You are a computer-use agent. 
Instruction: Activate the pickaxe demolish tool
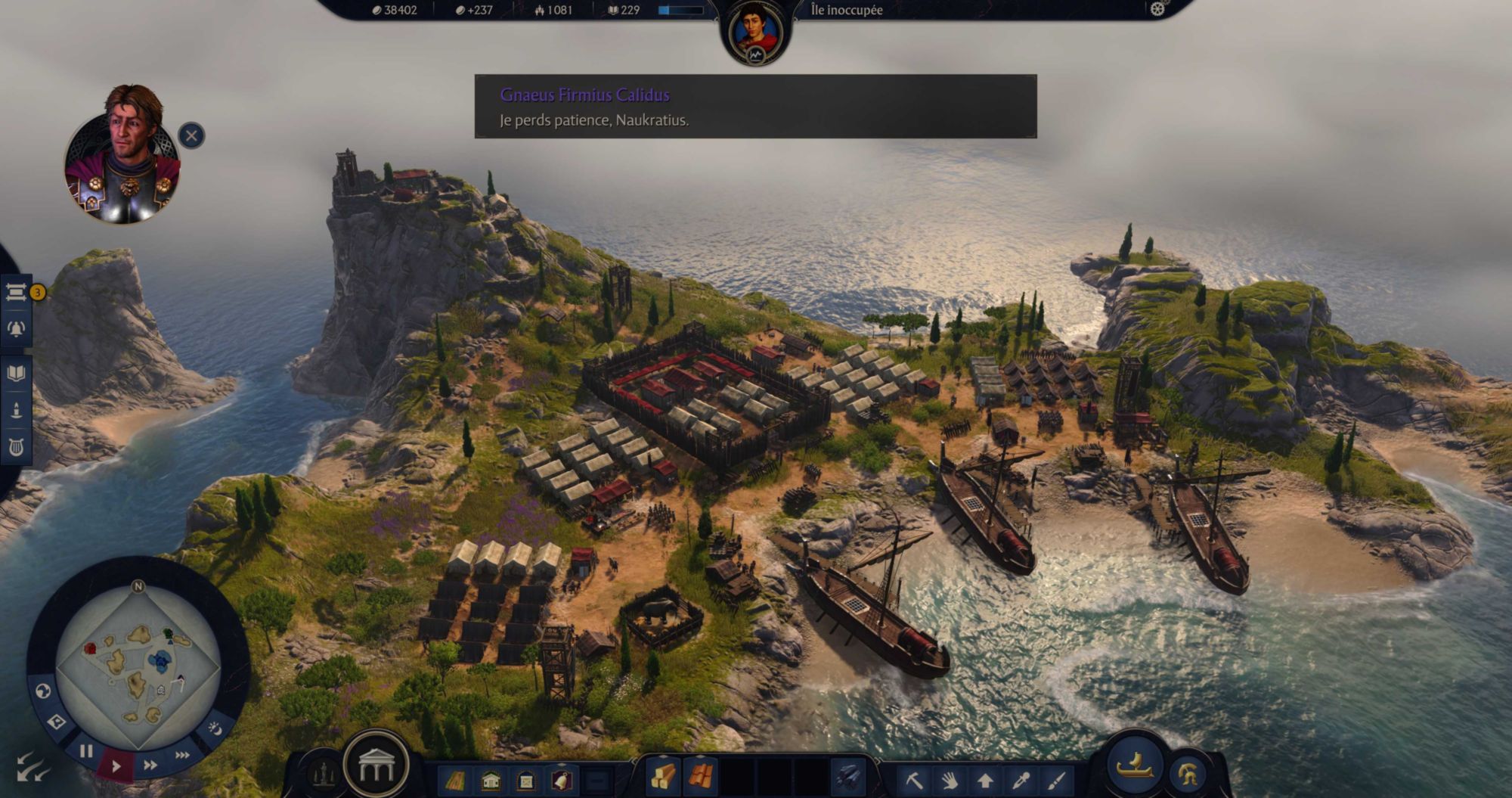click(913, 779)
